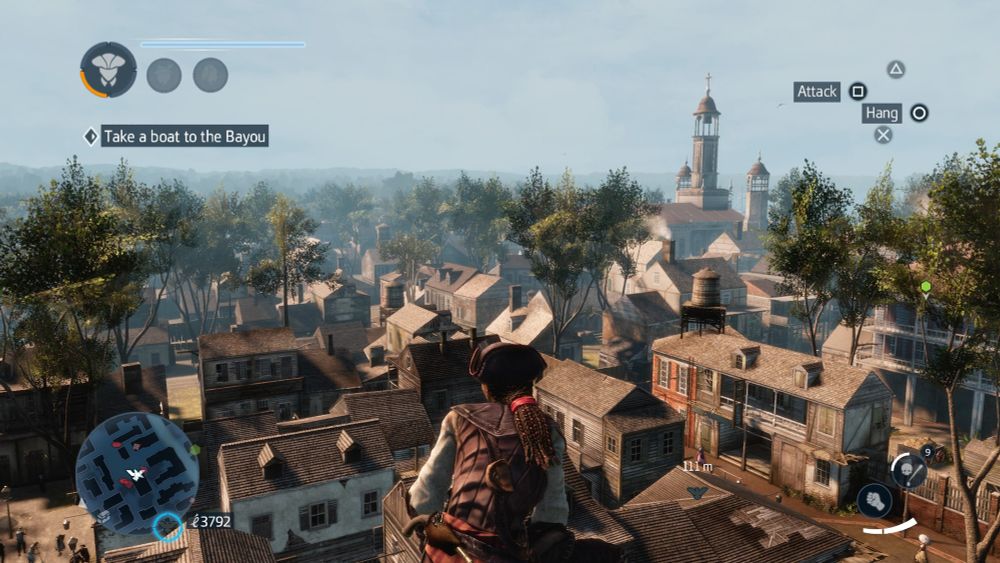Click the Attack action label
1000x563 pixels.
pyautogui.click(x=817, y=92)
